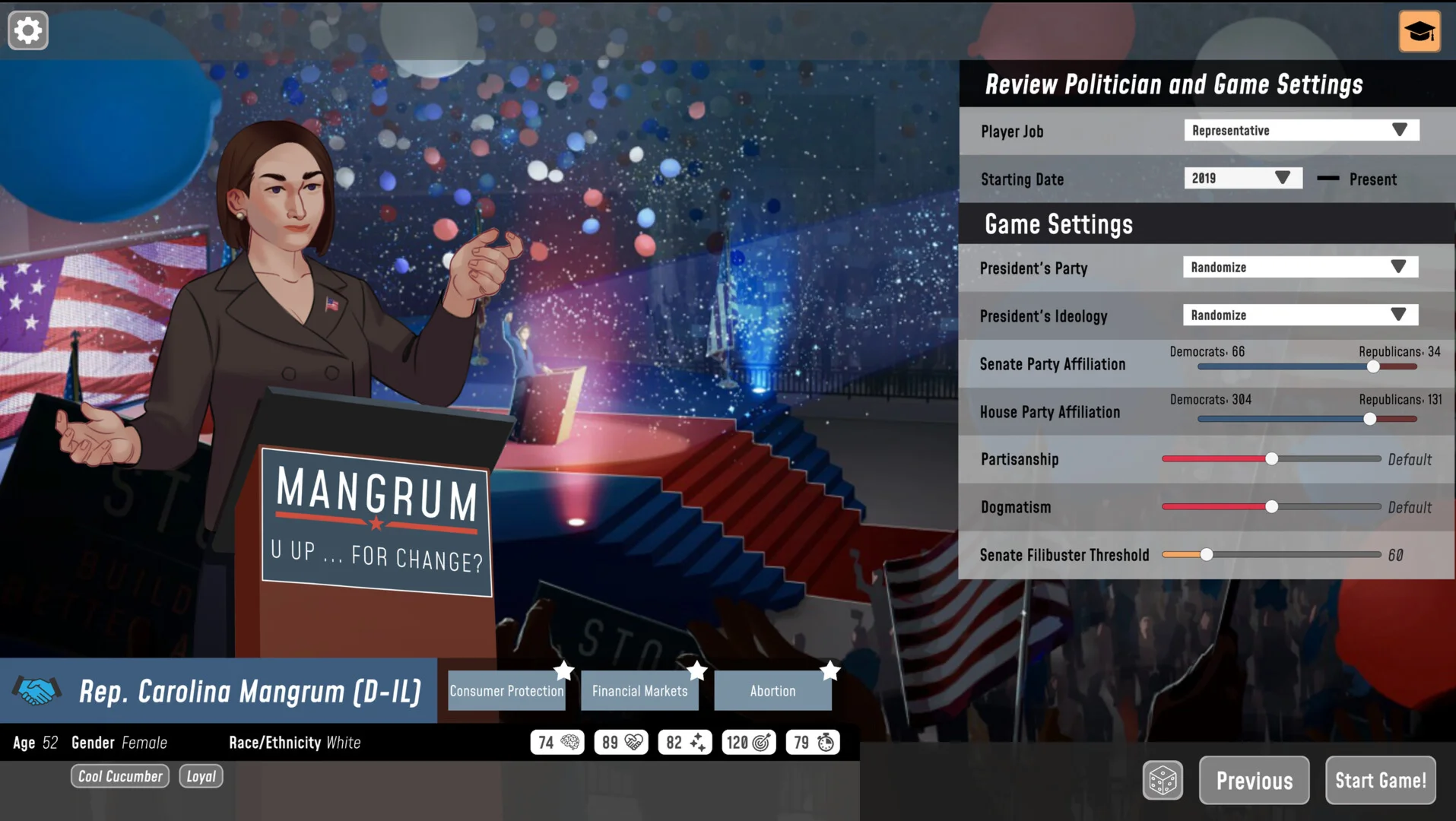Click the Partisanship slider handle
This screenshot has height=821, width=1456.
pos(1271,459)
